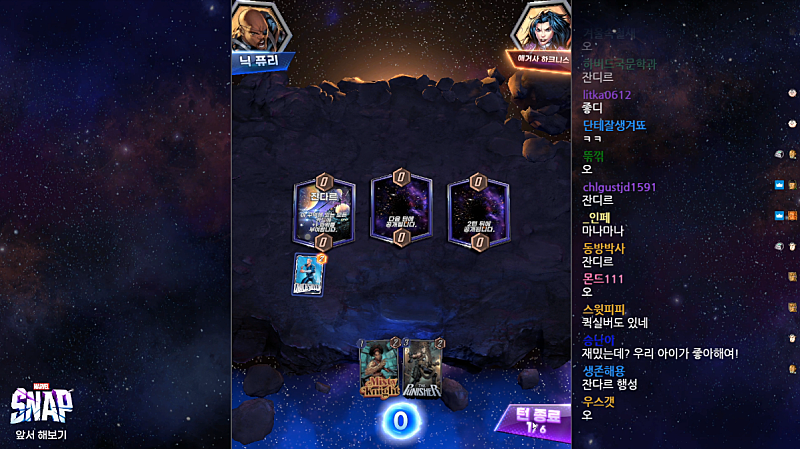The width and height of the screenshot is (800, 449).
Task: Open chat user litka0612's name
Action: pos(607,95)
